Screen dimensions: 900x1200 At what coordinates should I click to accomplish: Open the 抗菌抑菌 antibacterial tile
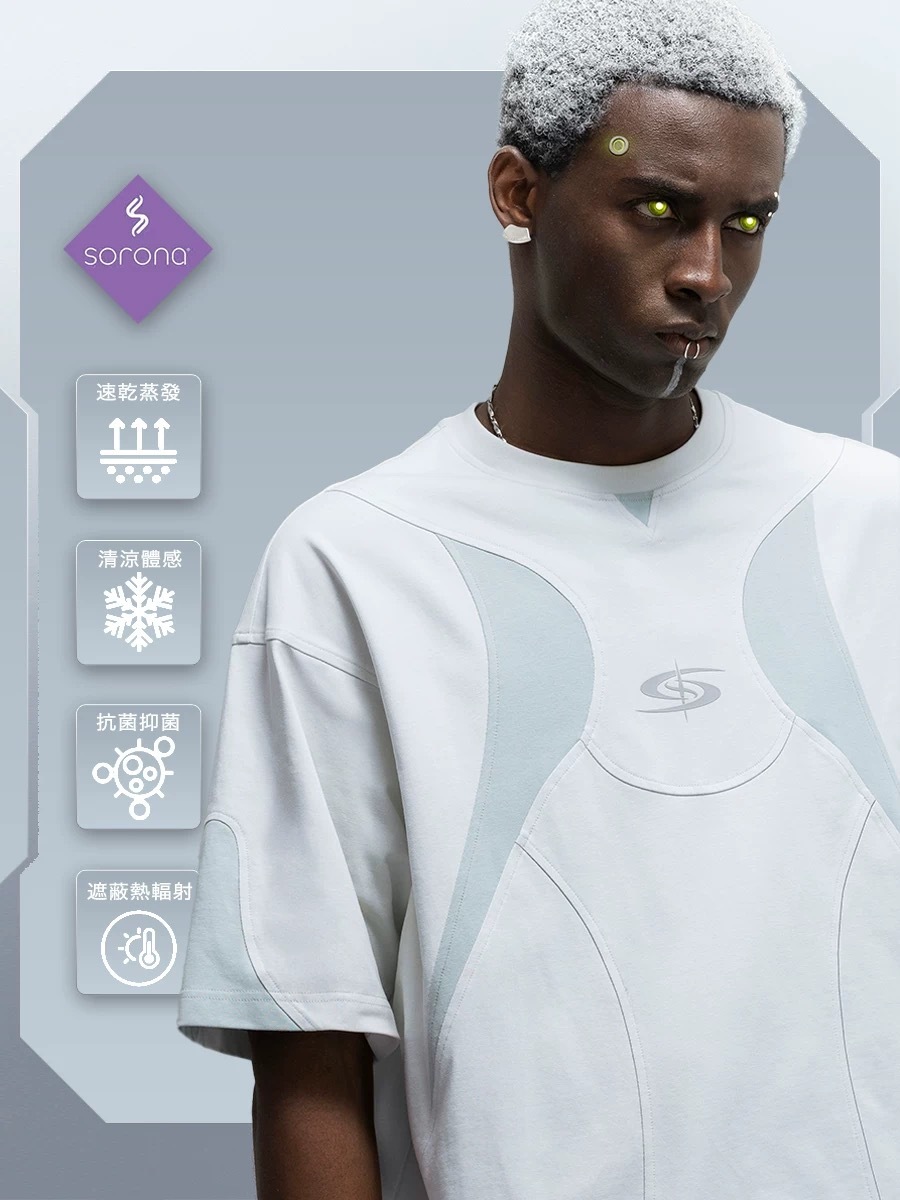[139, 767]
